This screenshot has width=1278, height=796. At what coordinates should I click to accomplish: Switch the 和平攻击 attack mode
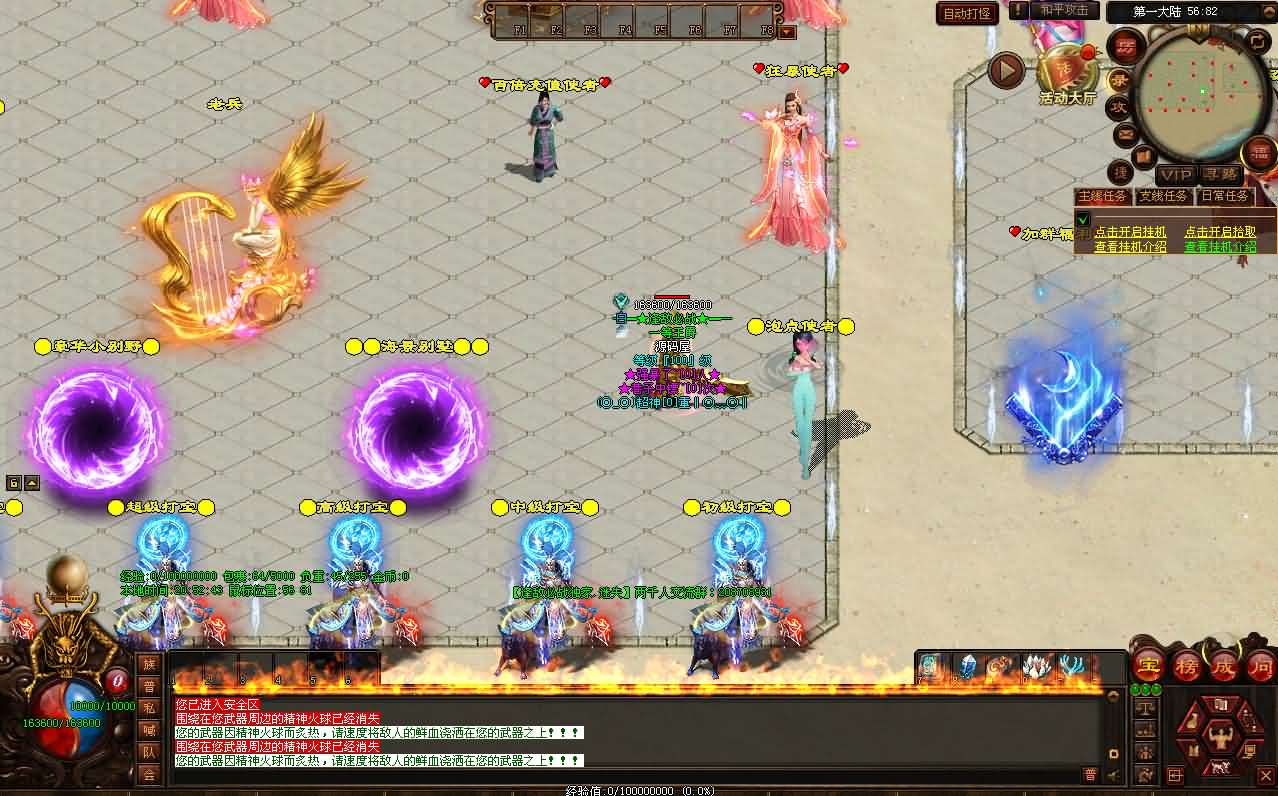[1064, 10]
